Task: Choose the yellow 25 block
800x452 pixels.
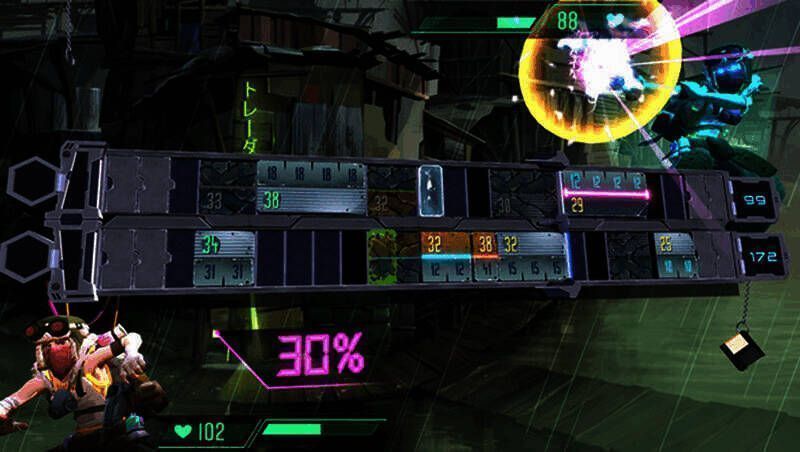Action: 675,256
